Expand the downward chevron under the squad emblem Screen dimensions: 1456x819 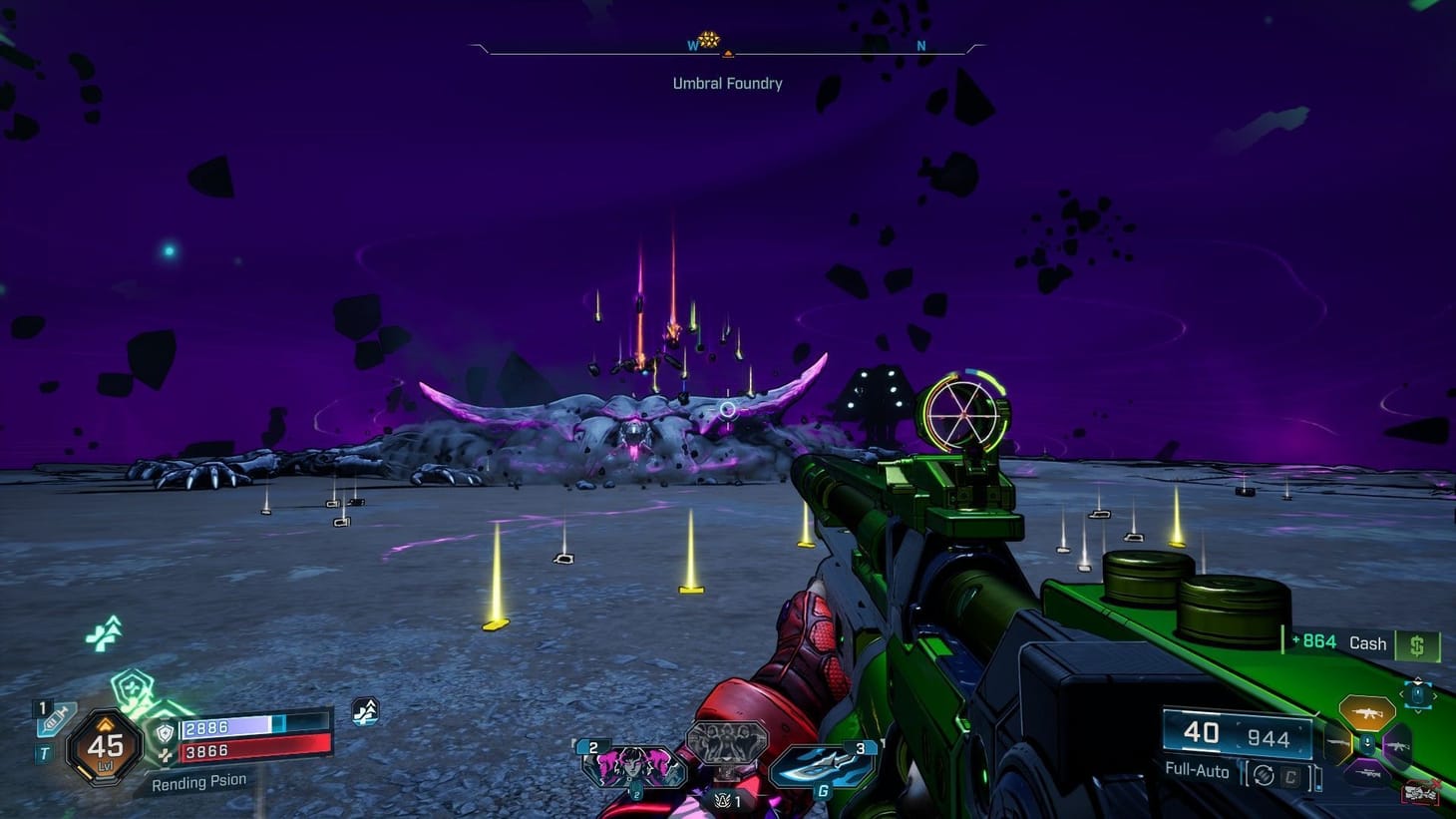pyautogui.click(x=726, y=761)
